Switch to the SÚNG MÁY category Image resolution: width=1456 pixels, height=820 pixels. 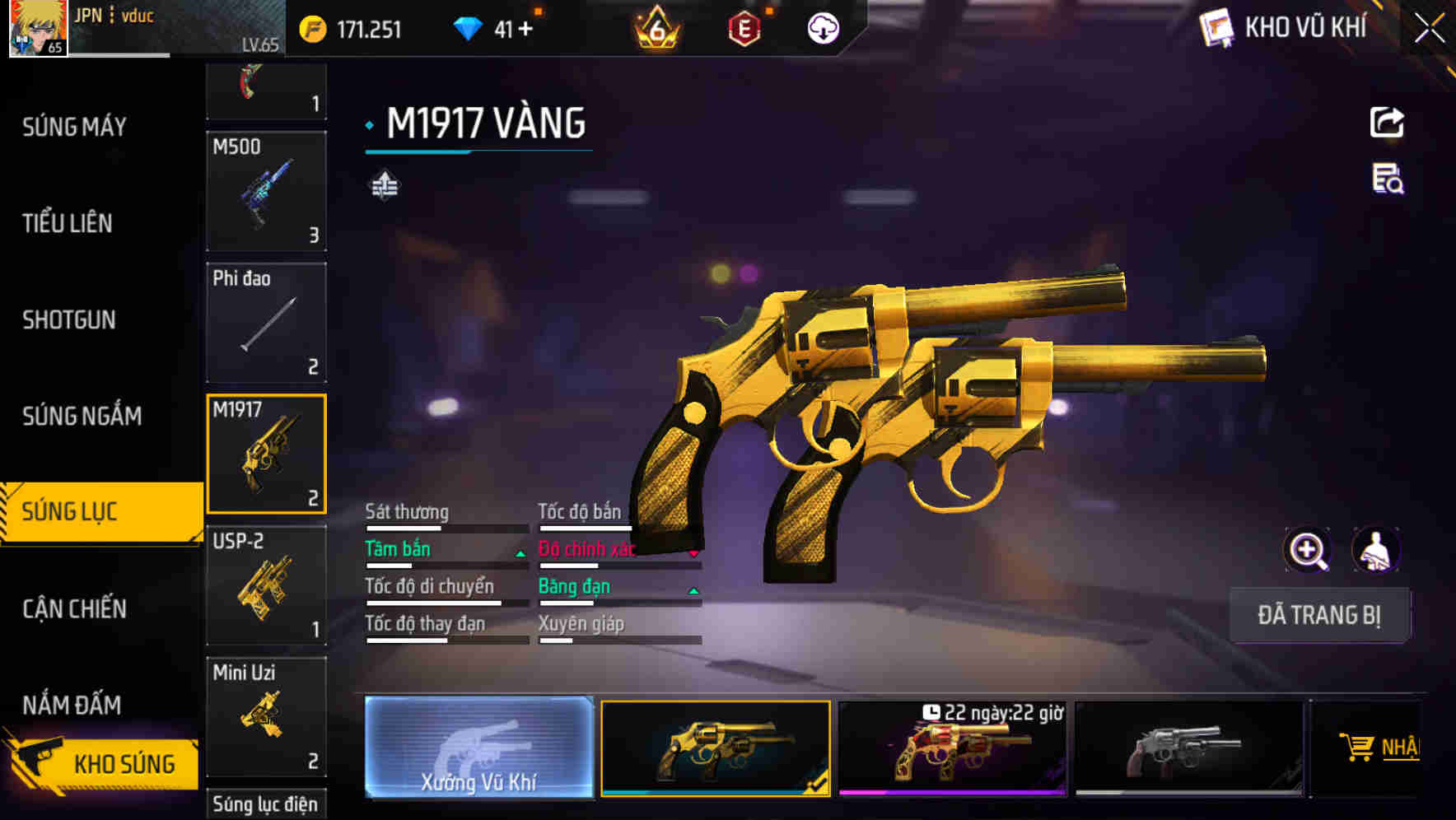[x=74, y=127]
